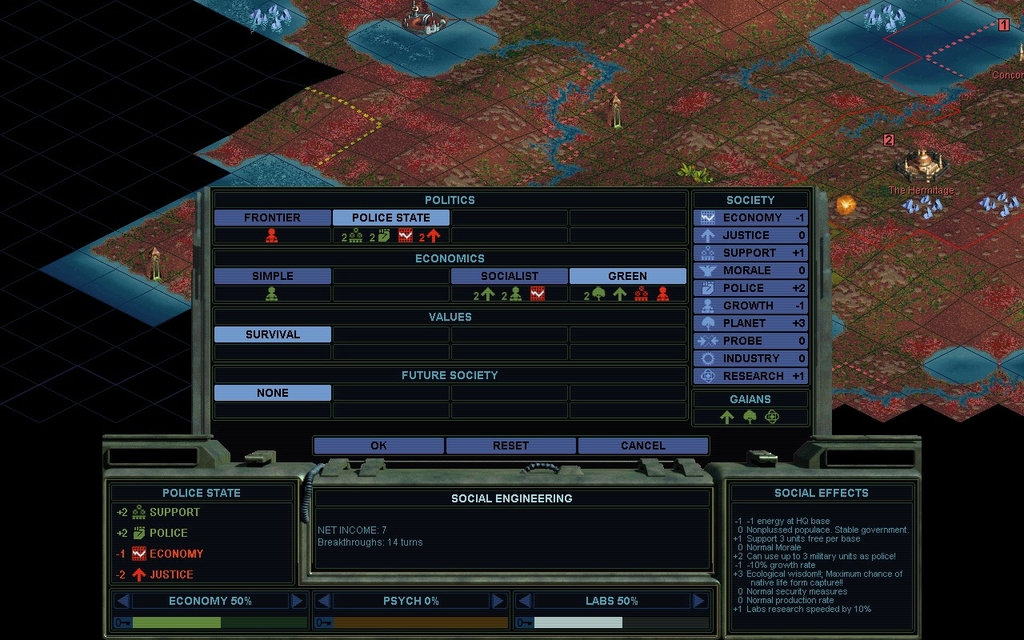This screenshot has height=640, width=1024.
Task: Increase Economy allocation with right arrow
Action: pyautogui.click(x=297, y=601)
